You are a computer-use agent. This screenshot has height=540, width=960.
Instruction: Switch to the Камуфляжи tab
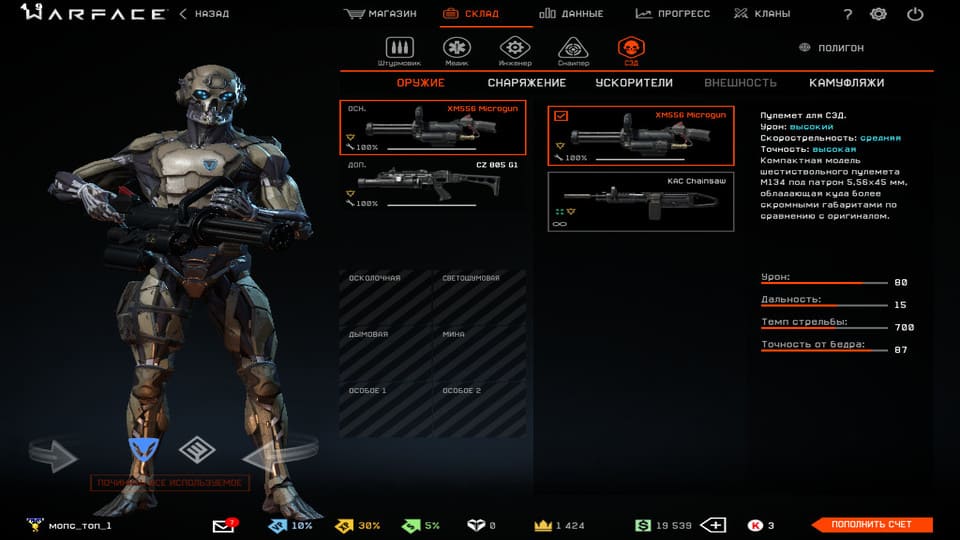click(x=846, y=83)
